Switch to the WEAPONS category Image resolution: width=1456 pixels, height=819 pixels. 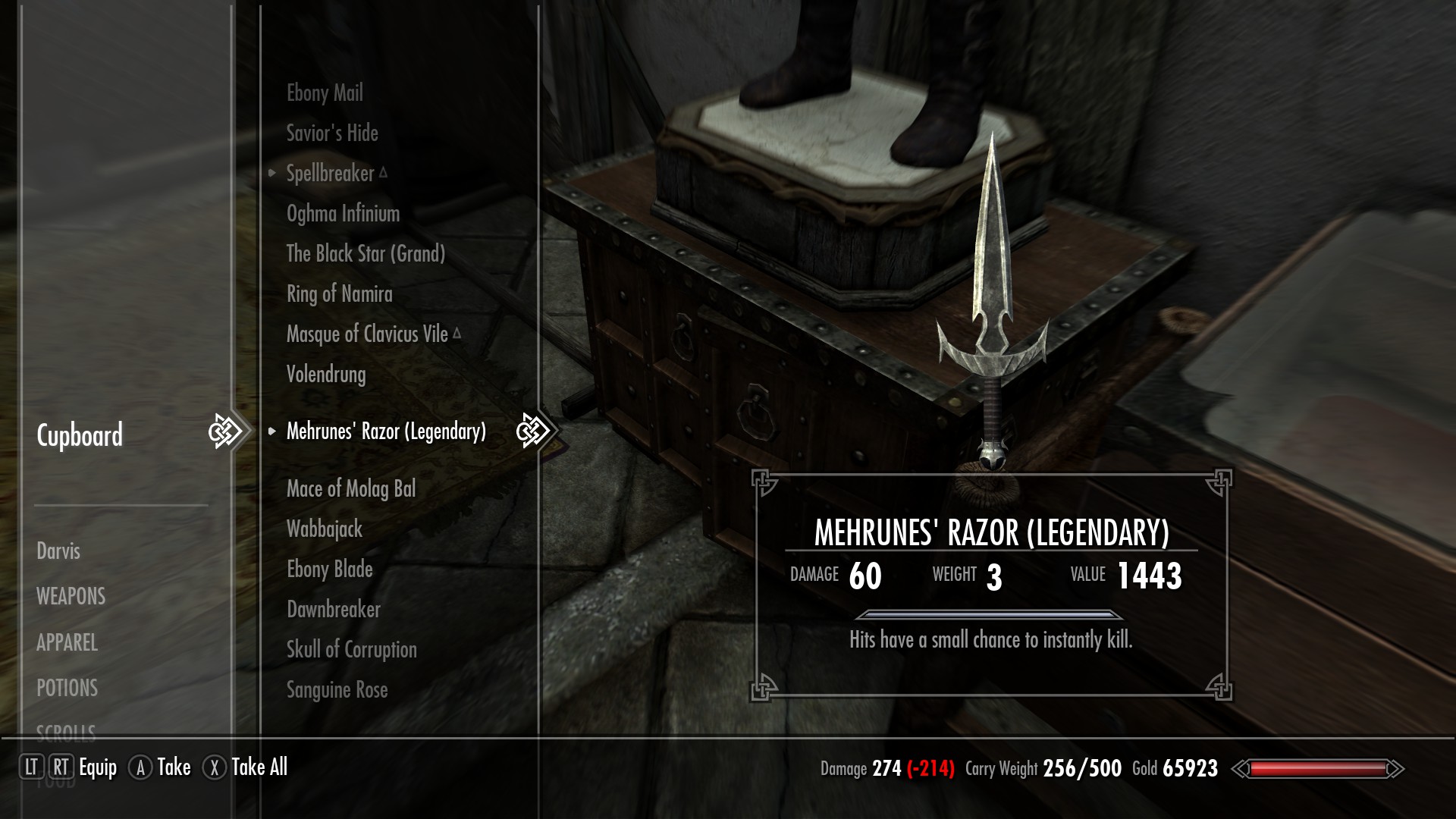tap(71, 597)
